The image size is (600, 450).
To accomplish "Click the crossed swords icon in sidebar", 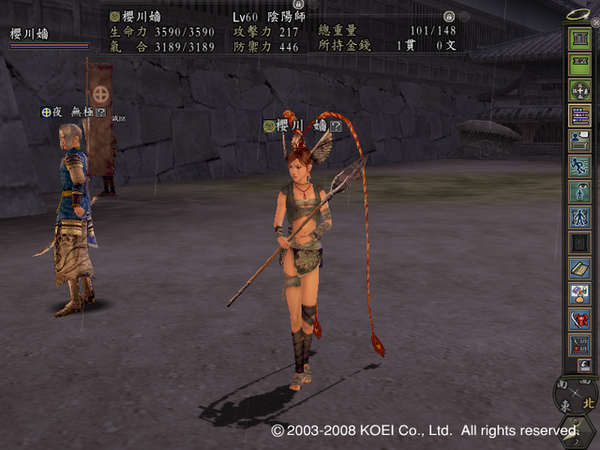I will [578, 344].
